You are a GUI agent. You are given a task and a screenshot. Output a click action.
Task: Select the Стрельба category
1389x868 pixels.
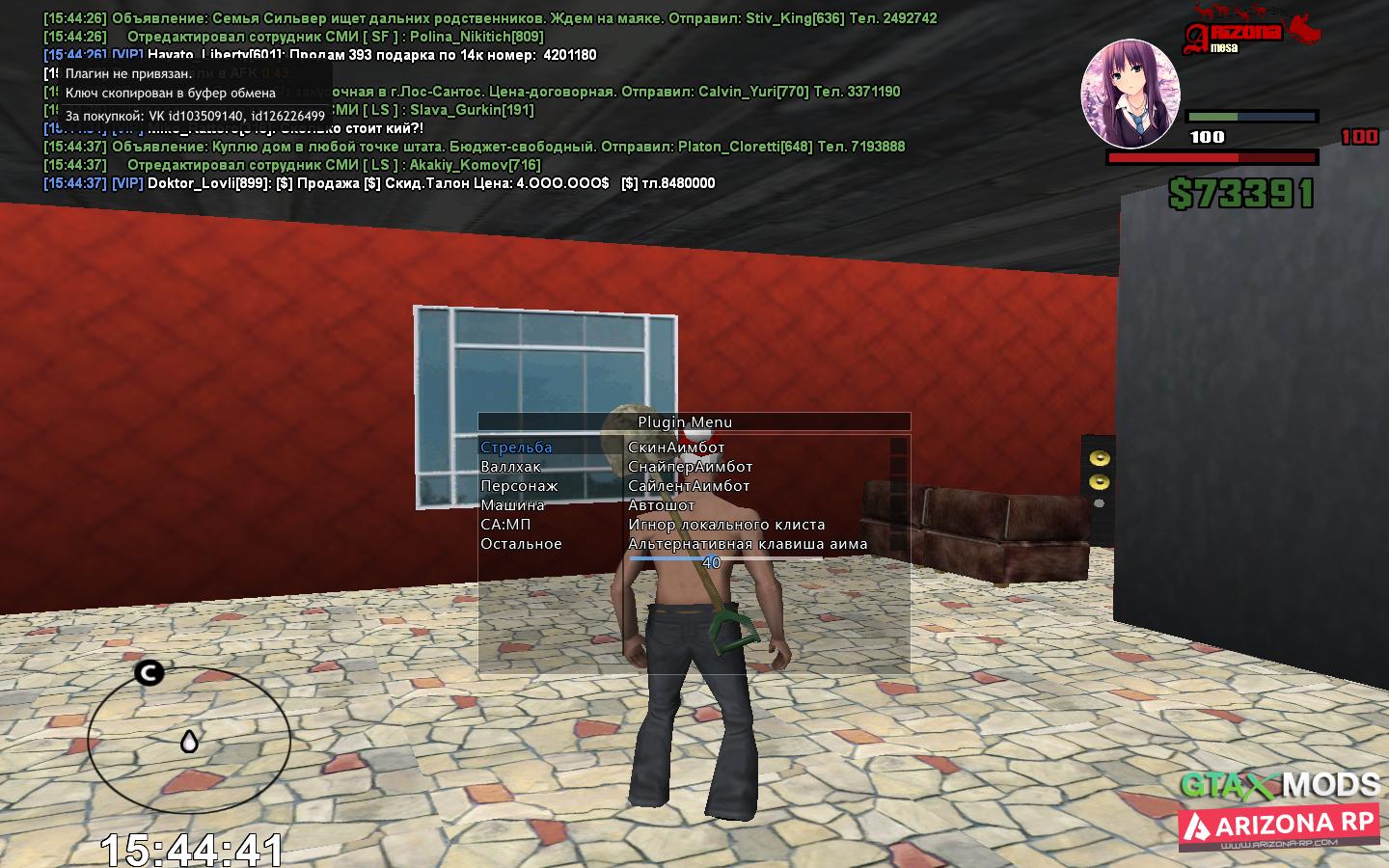pos(516,448)
